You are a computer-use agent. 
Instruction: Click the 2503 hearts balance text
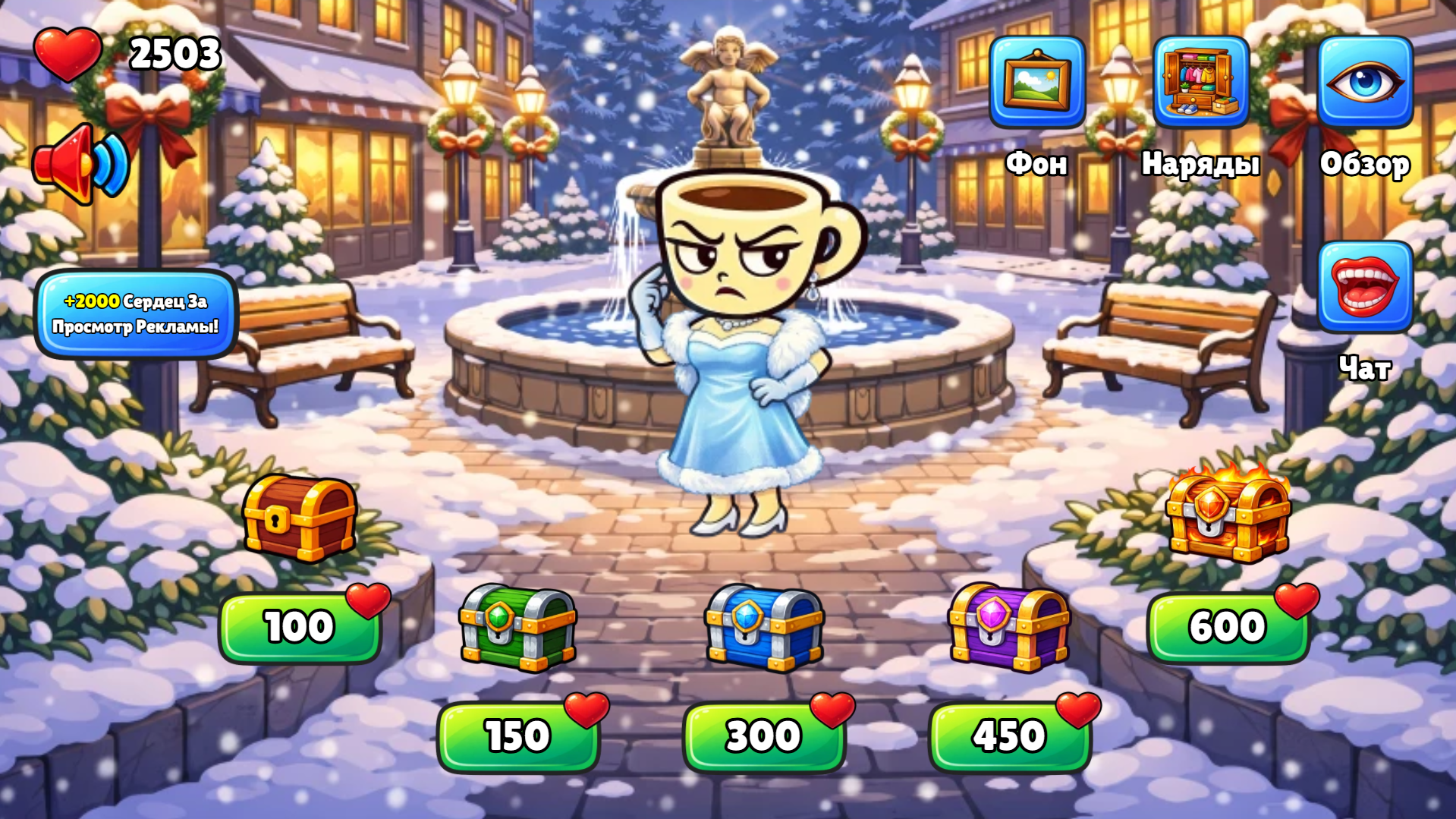(174, 53)
